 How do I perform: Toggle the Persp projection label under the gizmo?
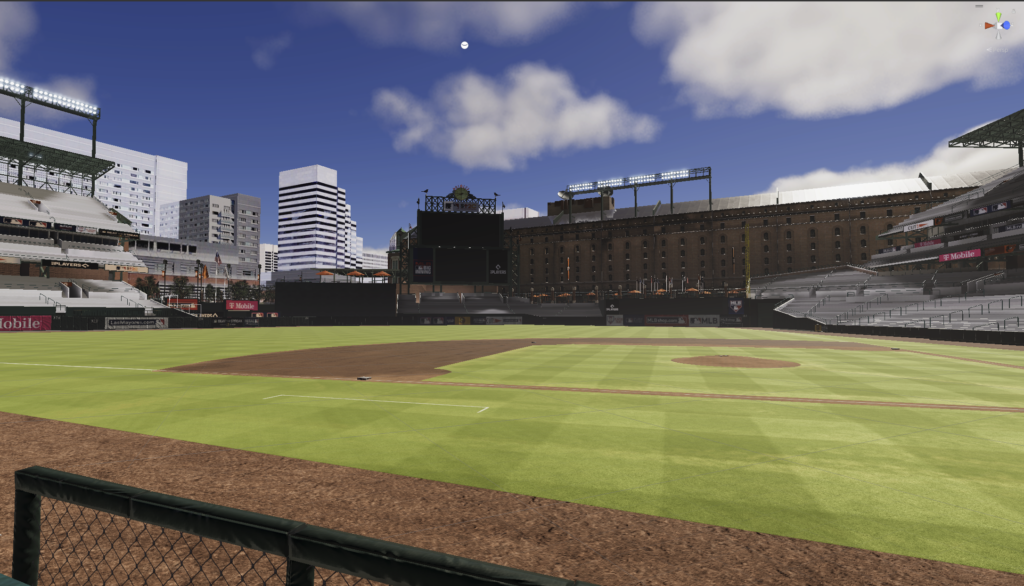pyautogui.click(x=997, y=48)
